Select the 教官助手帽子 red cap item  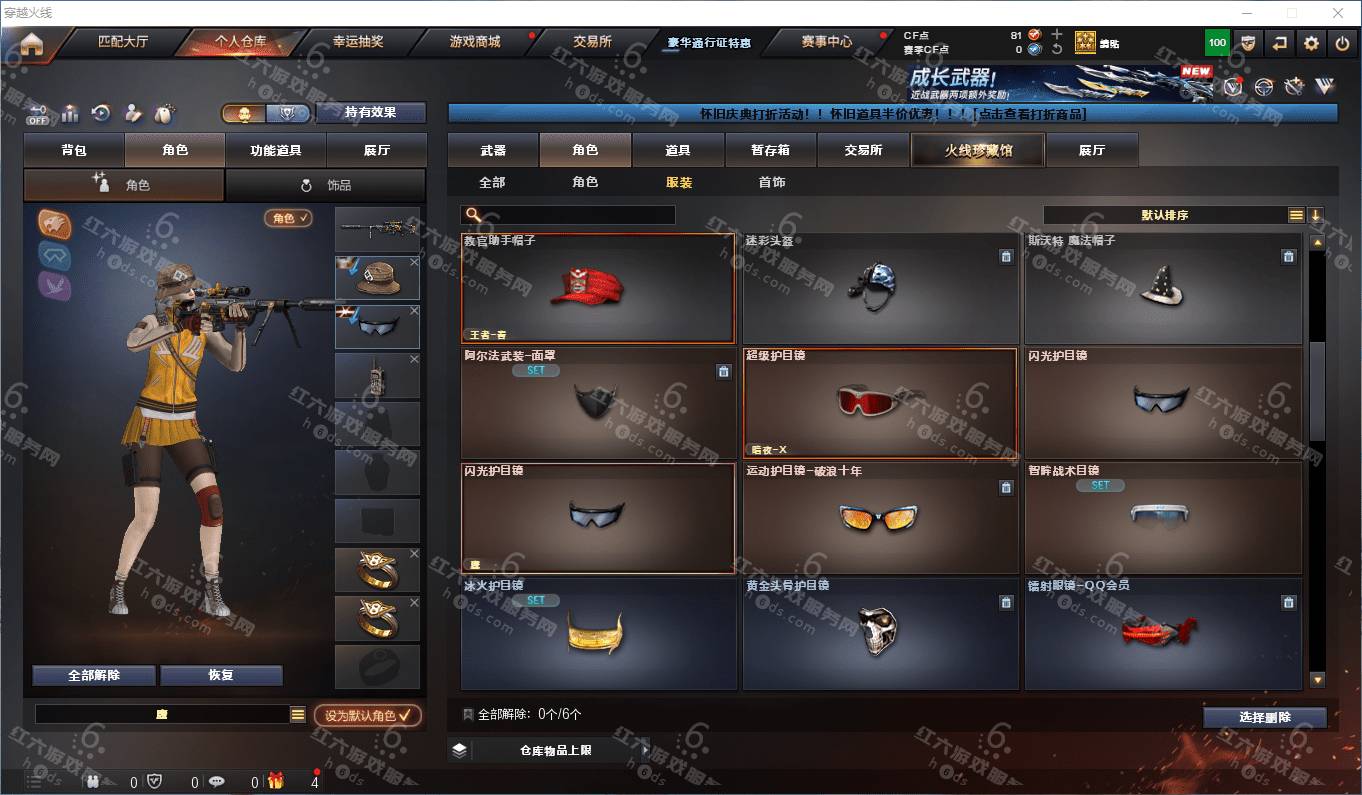coord(598,288)
